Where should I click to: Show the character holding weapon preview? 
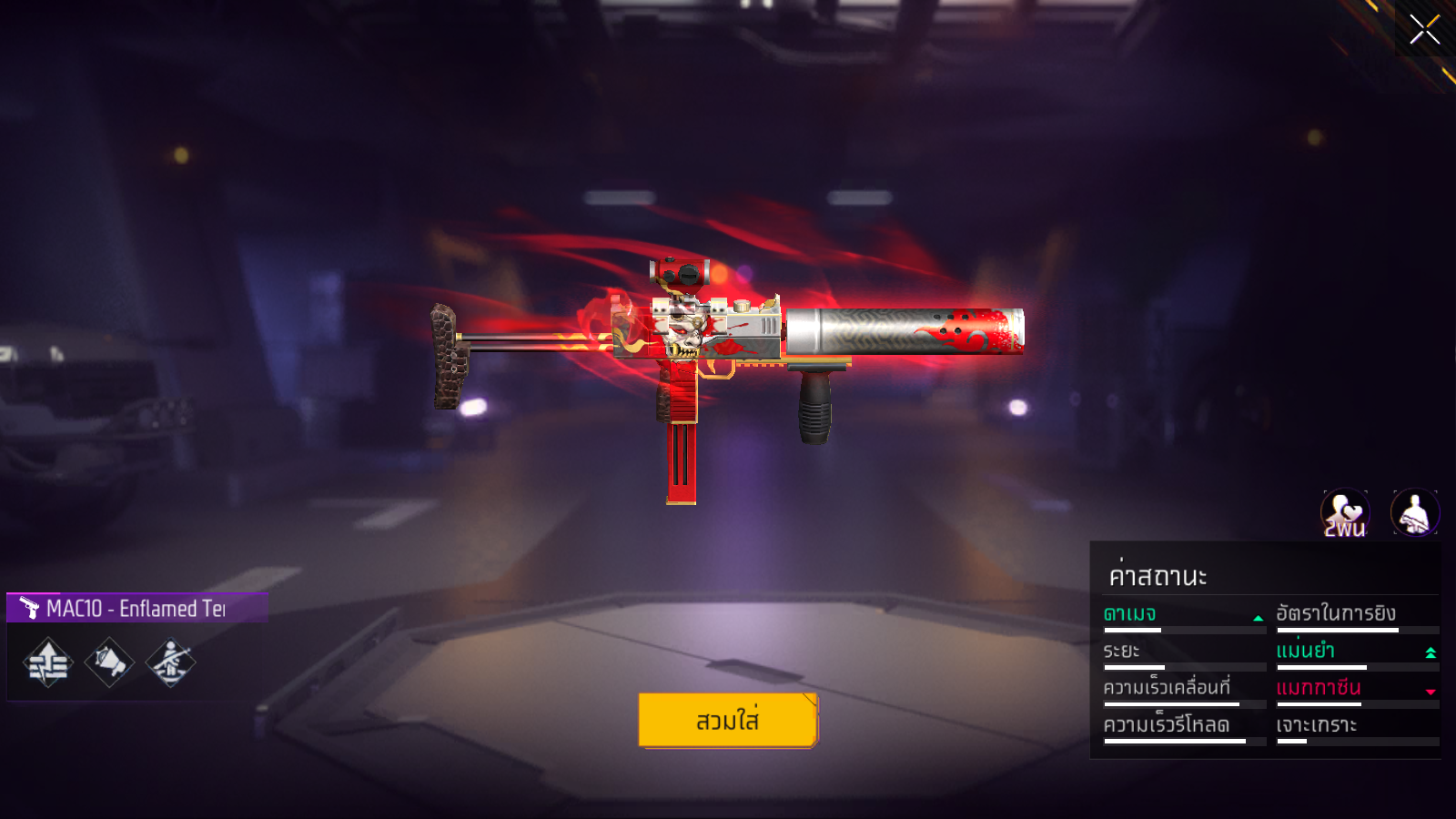click(1414, 512)
